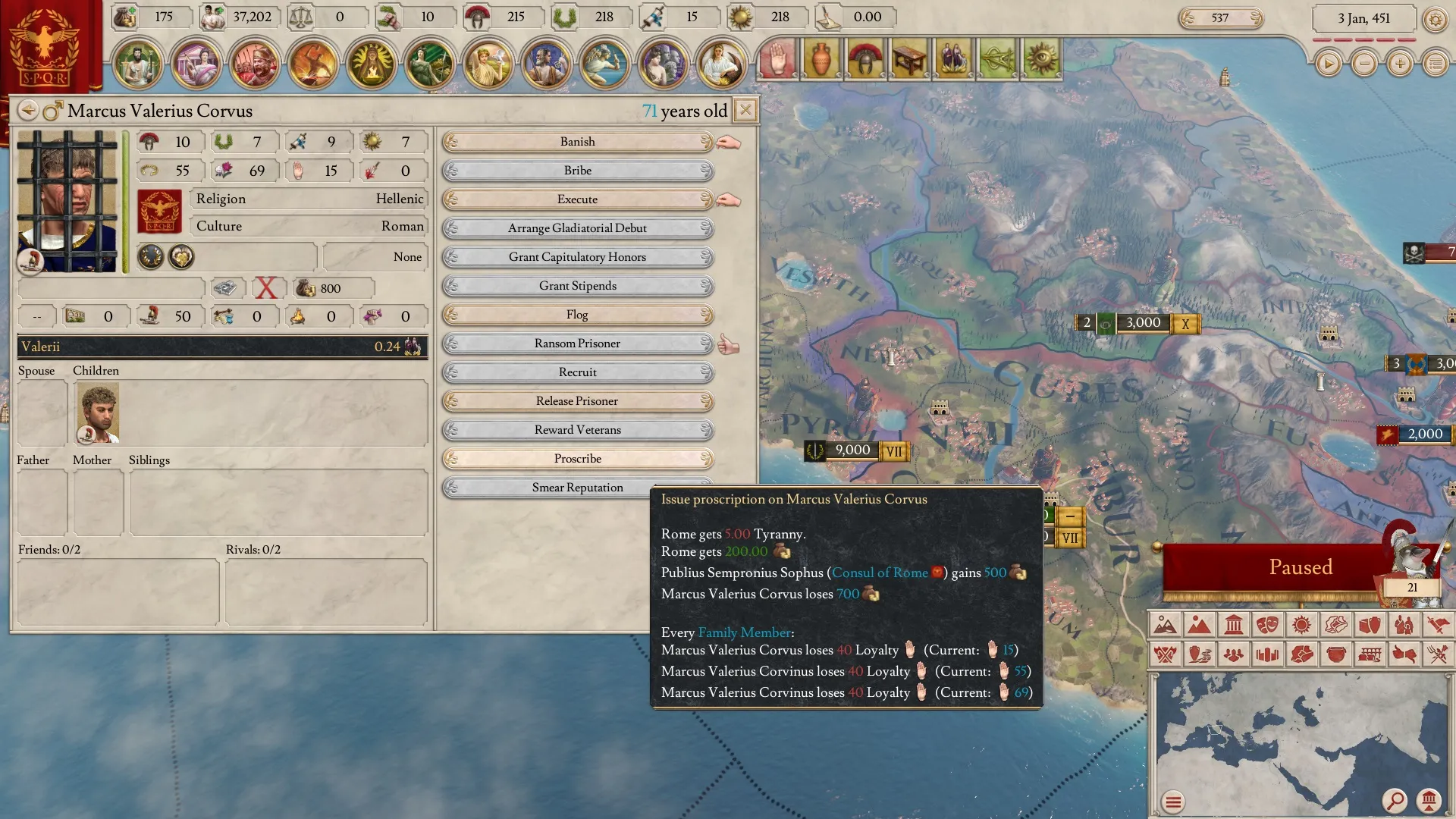Execute the imprisoned character
Screen dimensions: 1456x819
(577, 199)
